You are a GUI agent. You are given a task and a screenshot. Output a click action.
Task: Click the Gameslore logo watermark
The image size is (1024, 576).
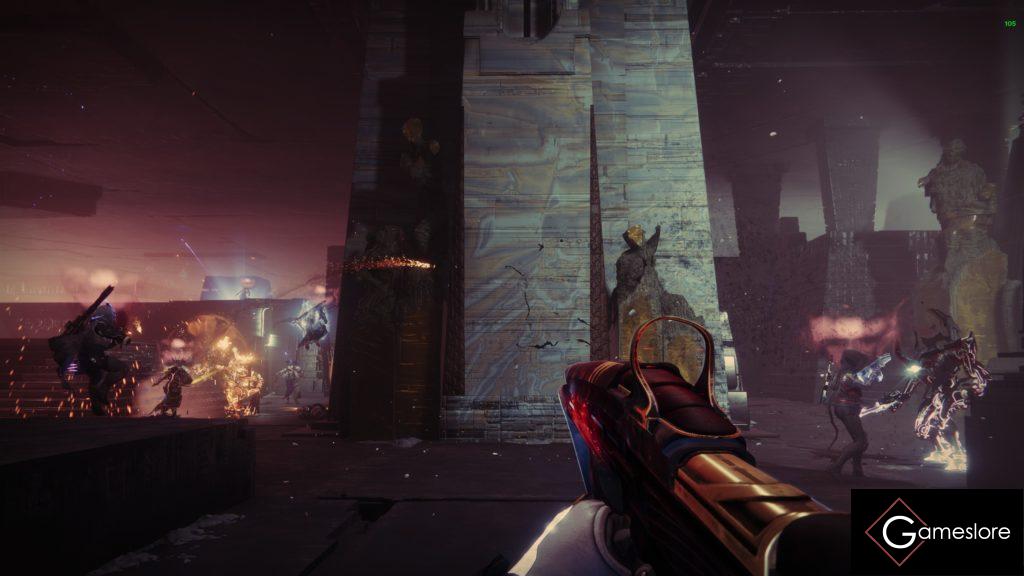[x=936, y=532]
